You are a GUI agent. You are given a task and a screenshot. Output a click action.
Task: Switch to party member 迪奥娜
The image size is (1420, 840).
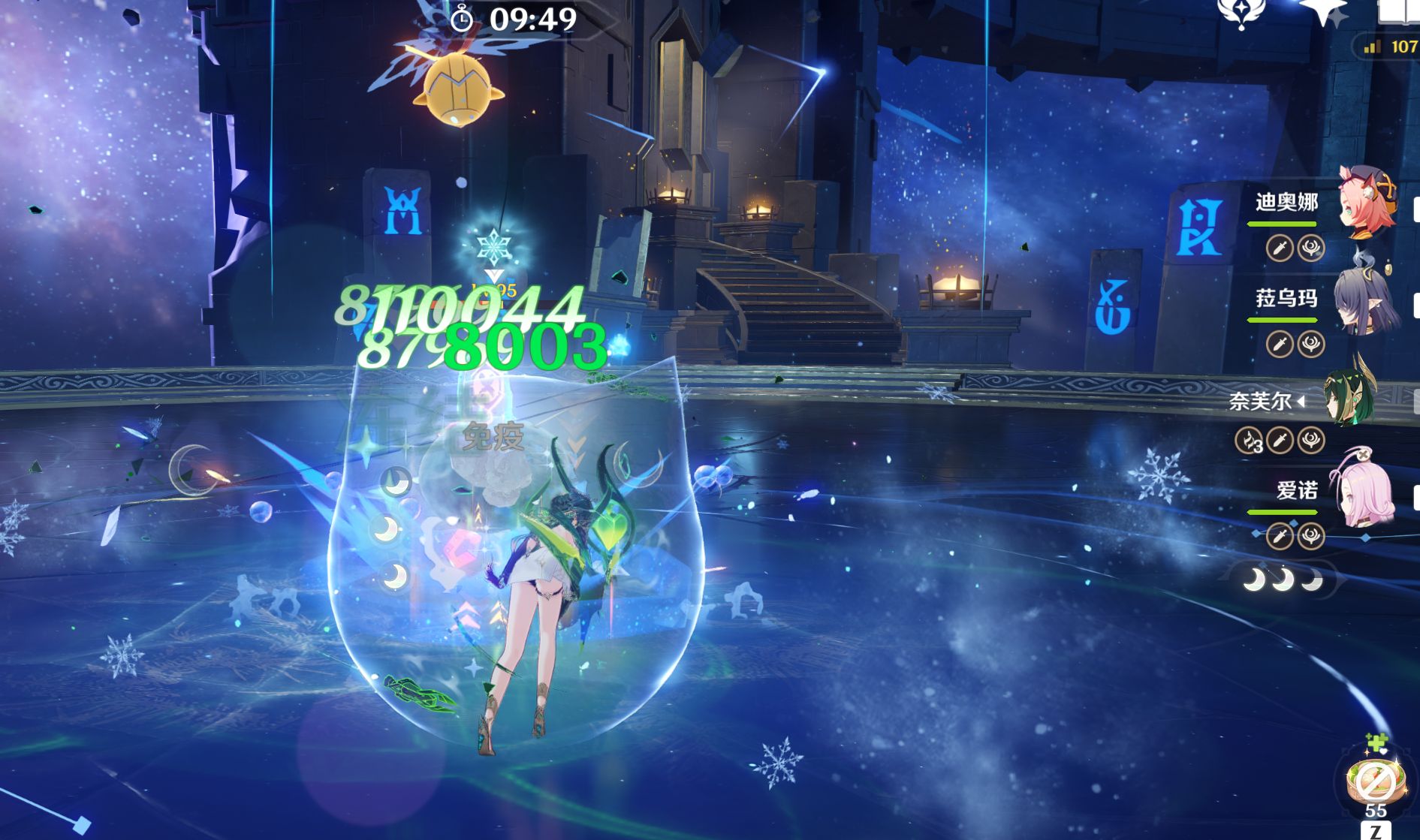click(1366, 203)
